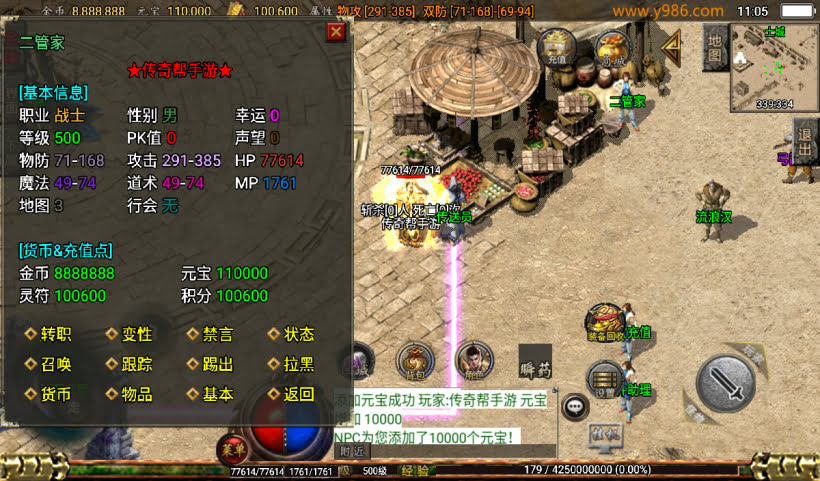This screenshot has width=820, height=481.
Task: Click 返回 to go back
Action: point(298,394)
